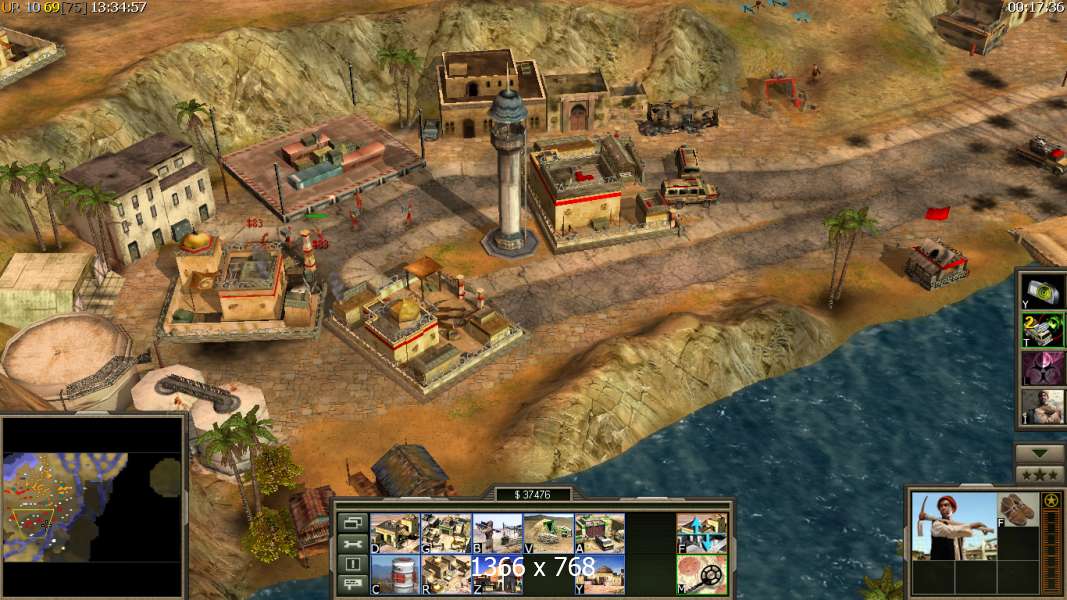This screenshot has width=1067, height=600.
Task: Build a Tunnel Network (V icon)
Action: 548,533
